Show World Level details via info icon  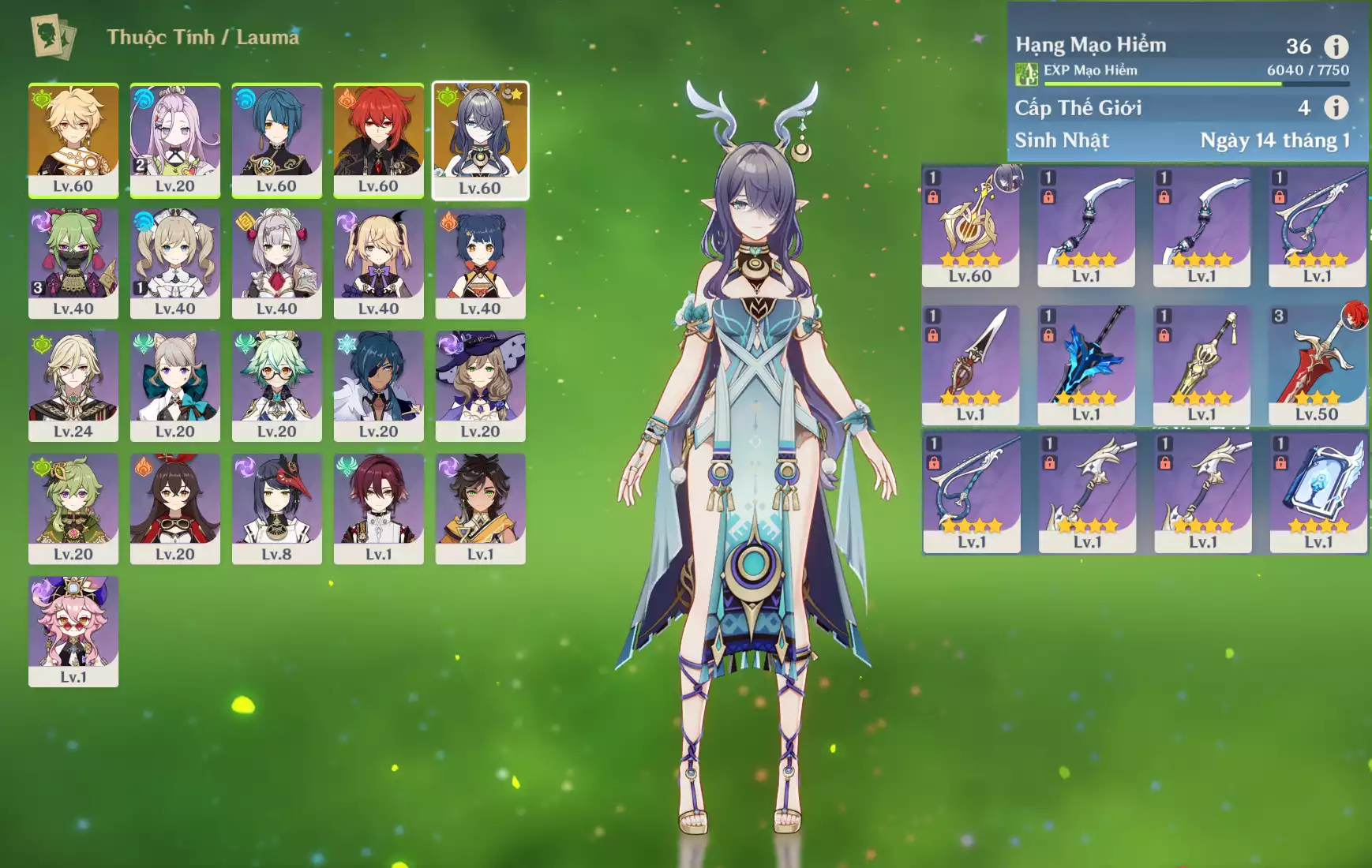1336,107
